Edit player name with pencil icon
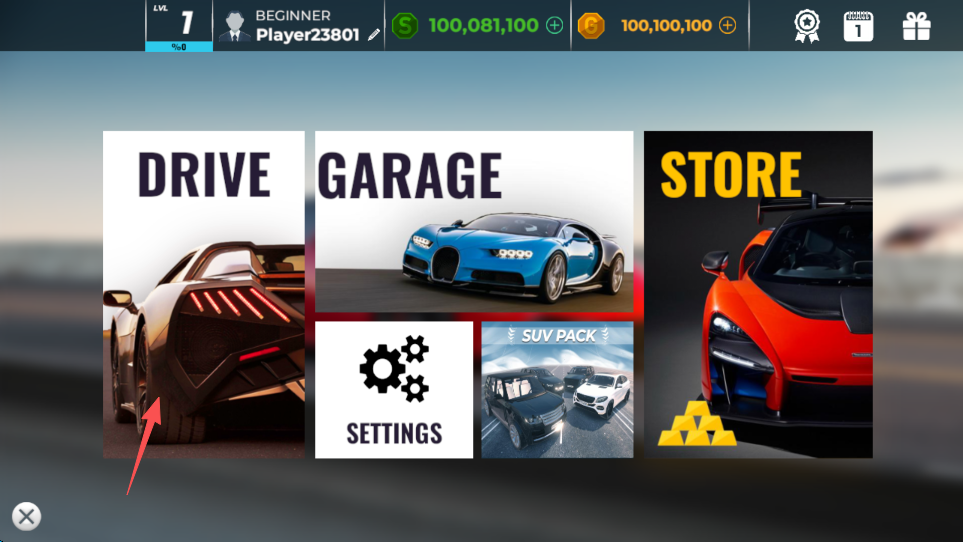Image resolution: width=963 pixels, height=542 pixels. tap(374, 35)
